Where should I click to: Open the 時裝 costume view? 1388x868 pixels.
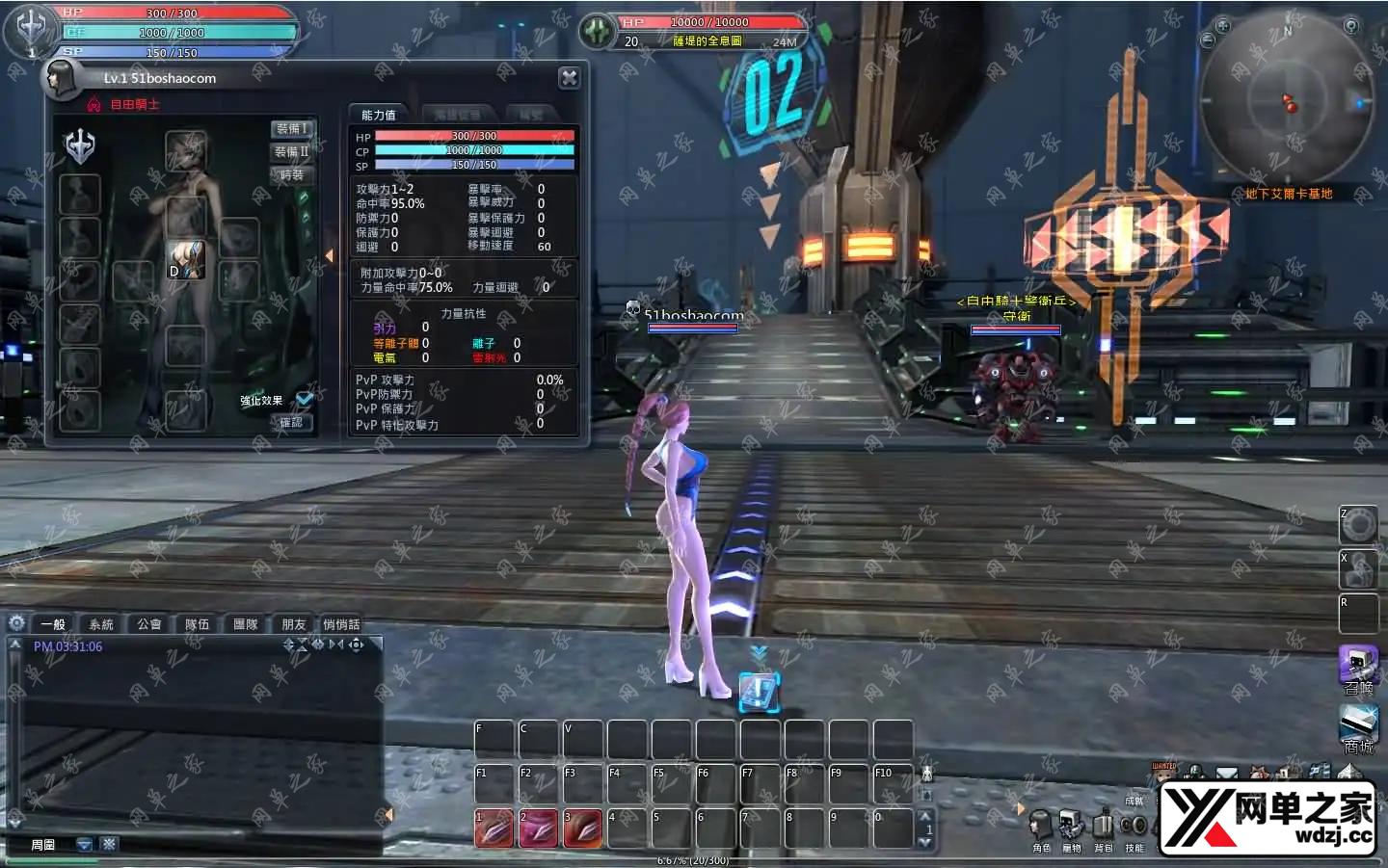pyautogui.click(x=292, y=175)
